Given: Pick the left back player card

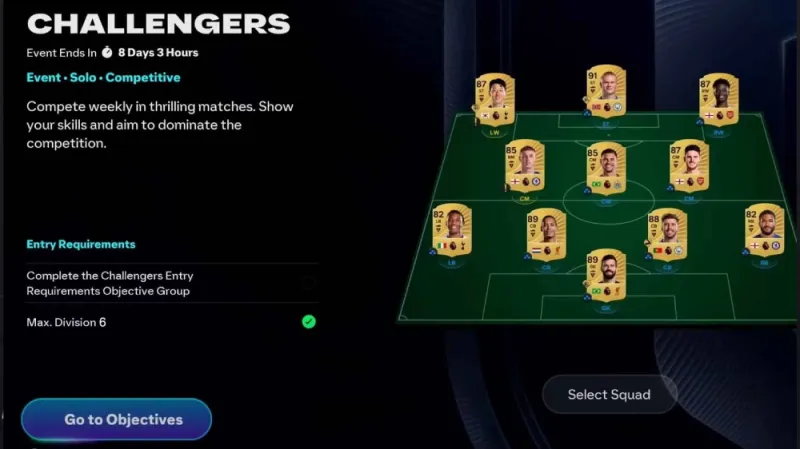Looking at the screenshot, I should 452,231.
